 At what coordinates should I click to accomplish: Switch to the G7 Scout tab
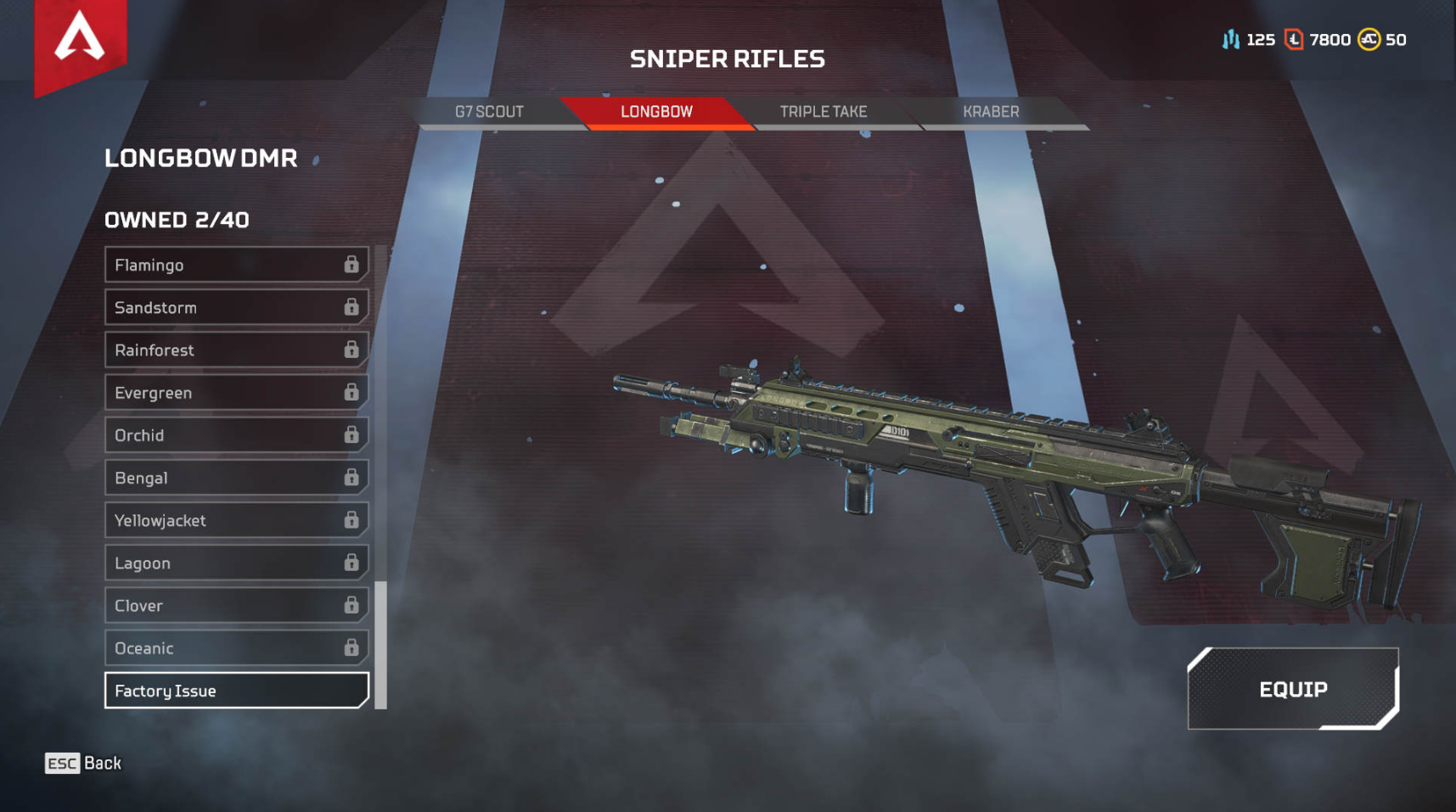click(489, 112)
